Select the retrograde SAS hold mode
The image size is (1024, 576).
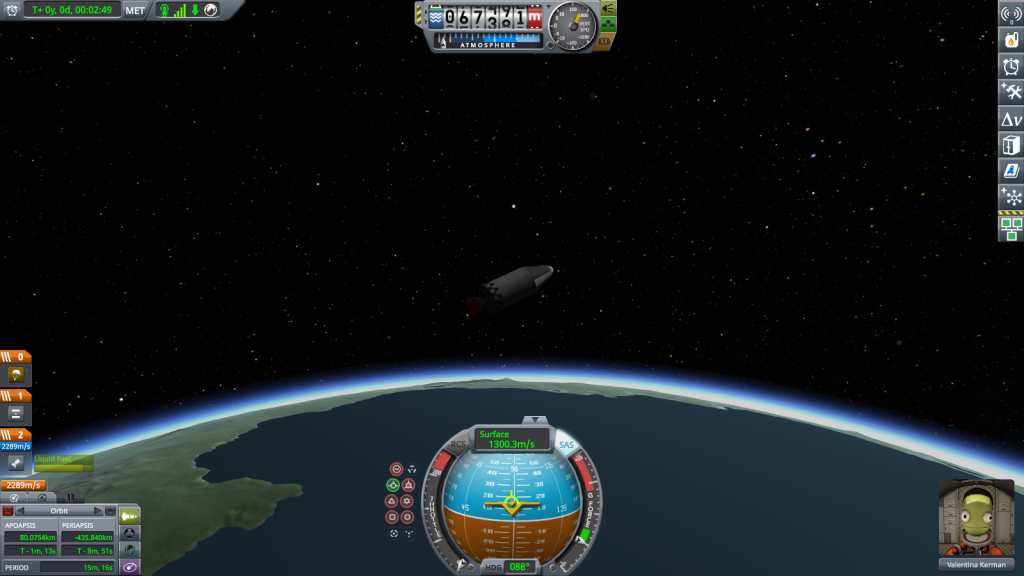coord(407,485)
